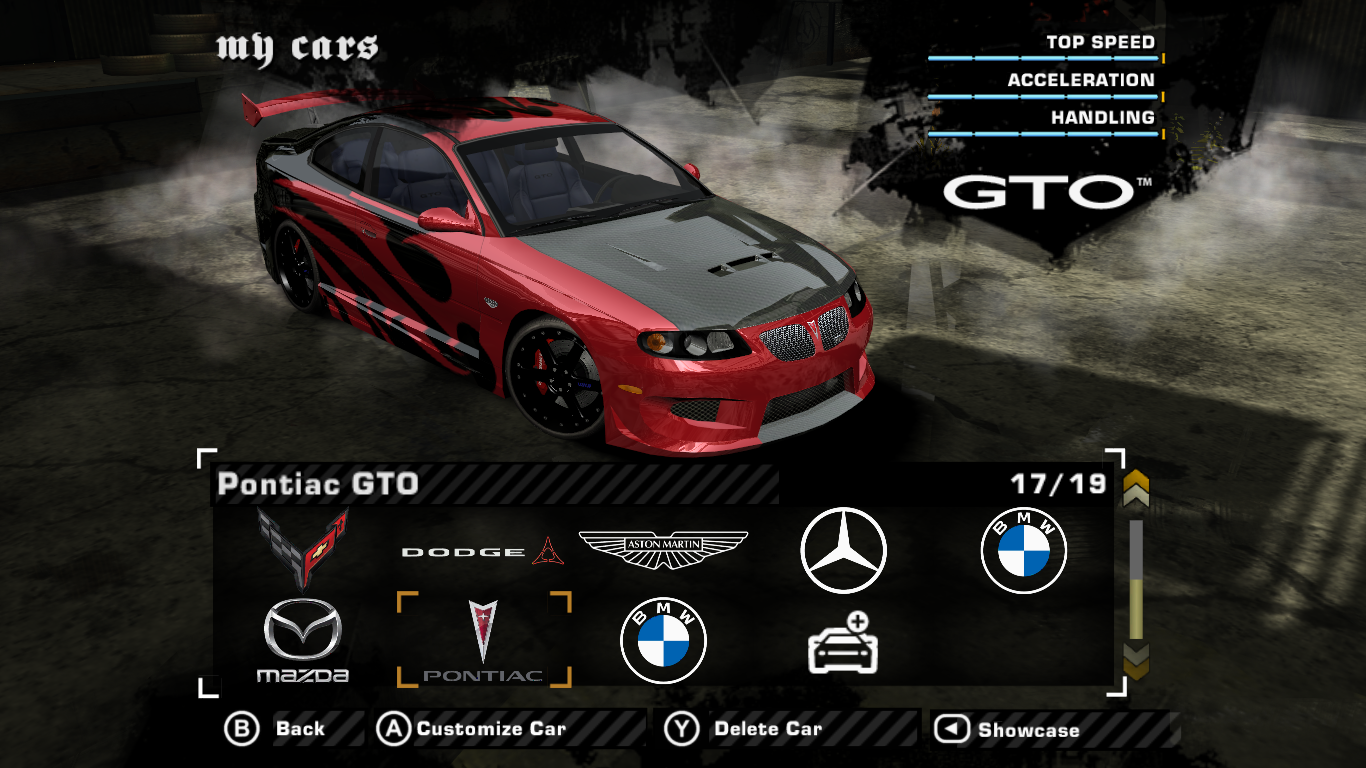Choose the BMW next to the Pontiac tile
The width and height of the screenshot is (1366, 768).
coord(663,641)
